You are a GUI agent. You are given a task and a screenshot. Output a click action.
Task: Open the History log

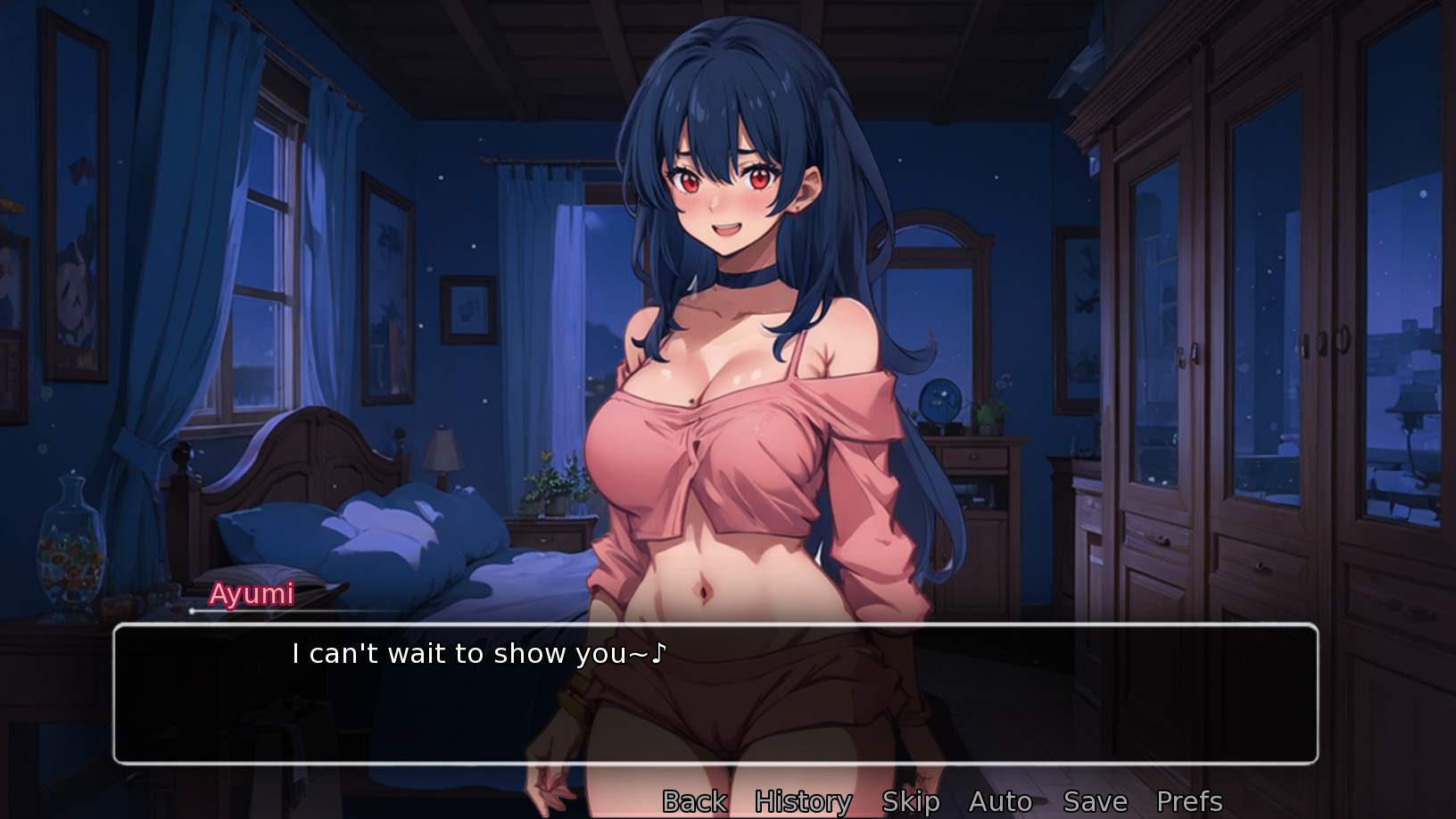803,801
